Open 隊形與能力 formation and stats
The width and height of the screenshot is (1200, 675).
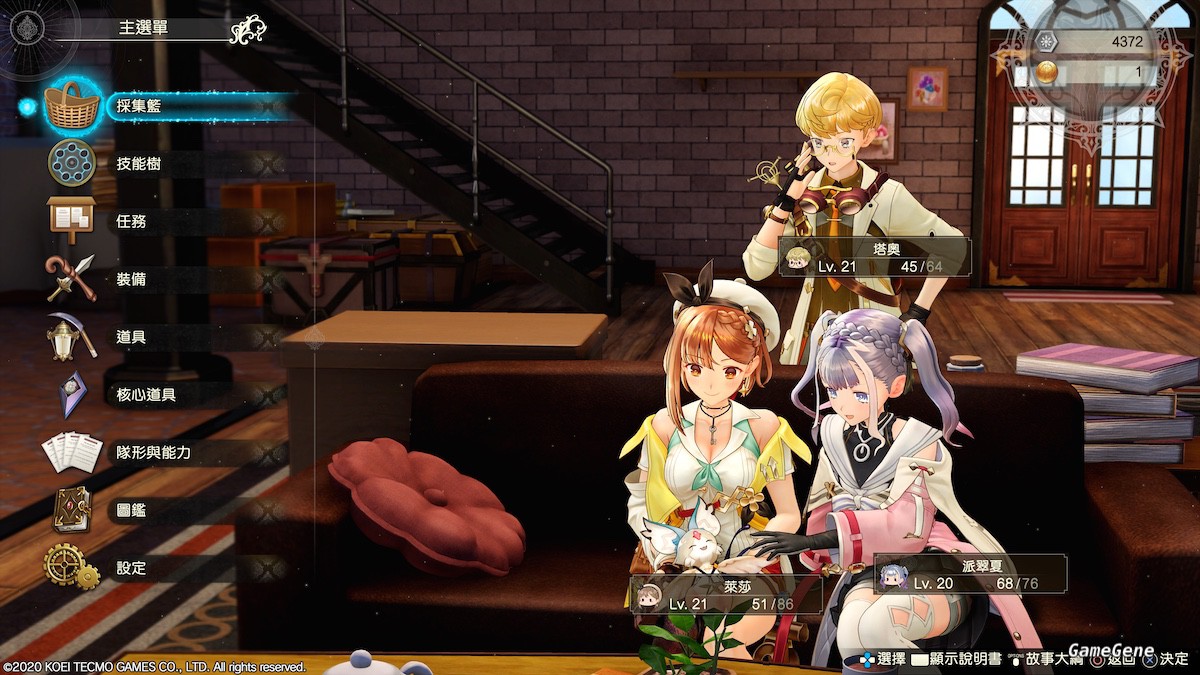153,453
